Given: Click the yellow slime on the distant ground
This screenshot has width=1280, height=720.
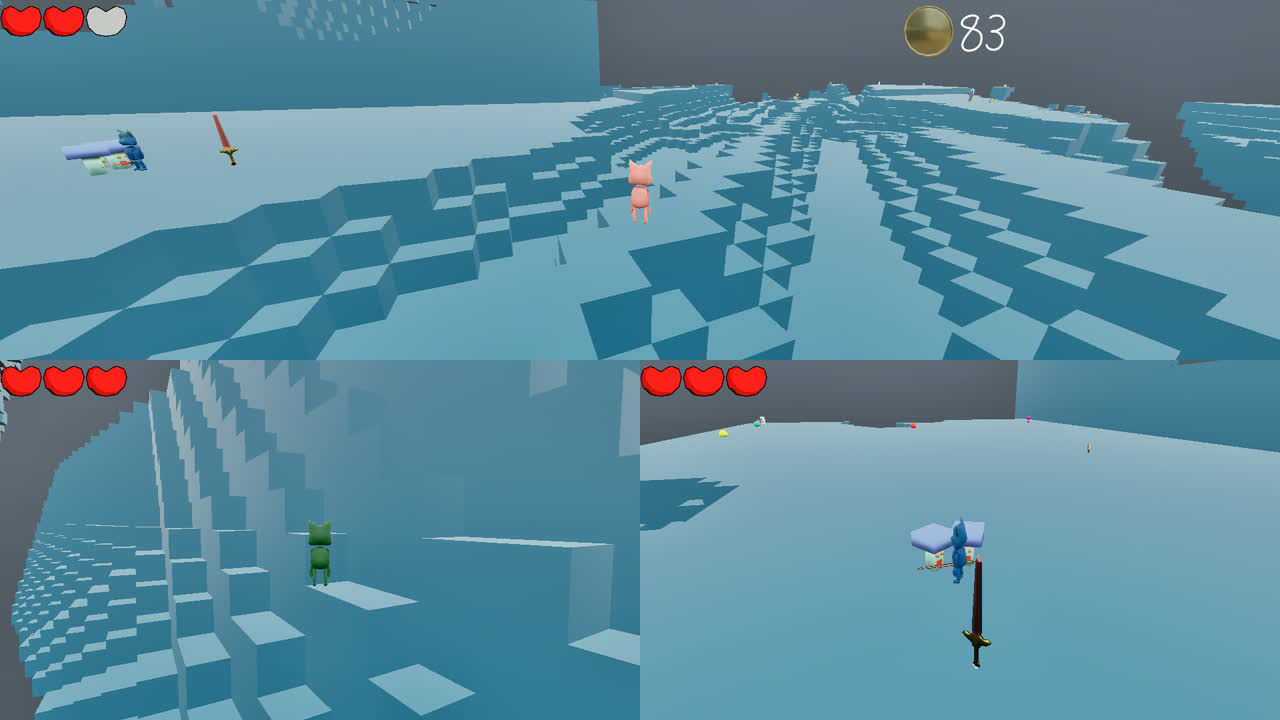Looking at the screenshot, I should pyautogui.click(x=723, y=432).
